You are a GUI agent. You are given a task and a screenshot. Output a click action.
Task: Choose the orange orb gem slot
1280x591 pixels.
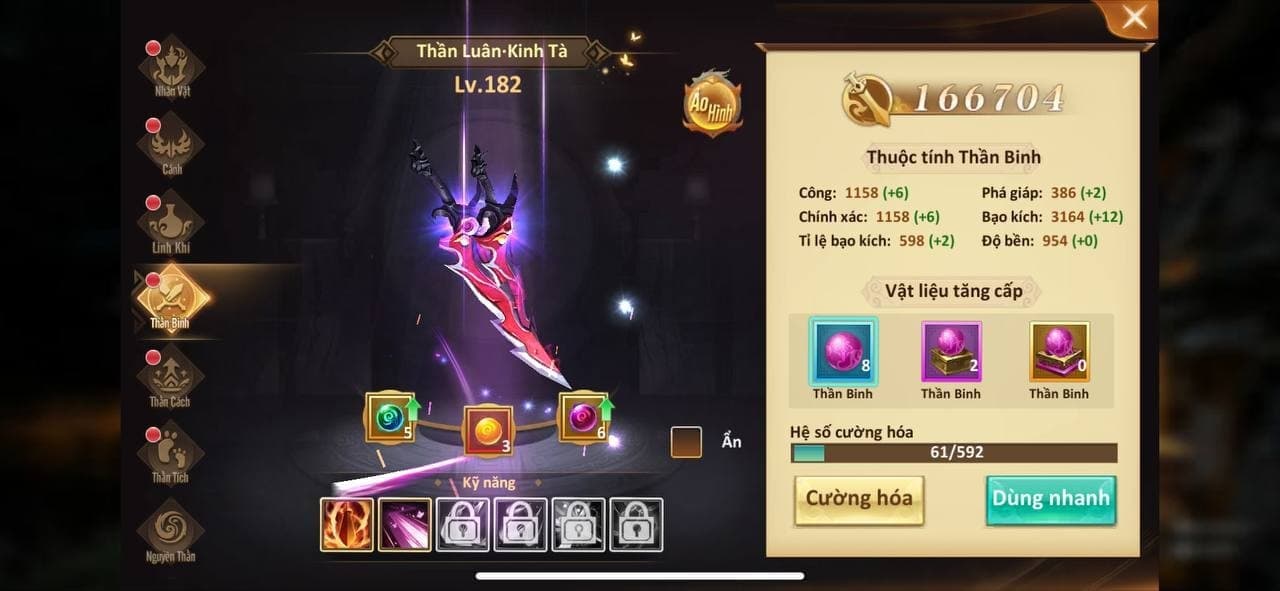coord(488,431)
